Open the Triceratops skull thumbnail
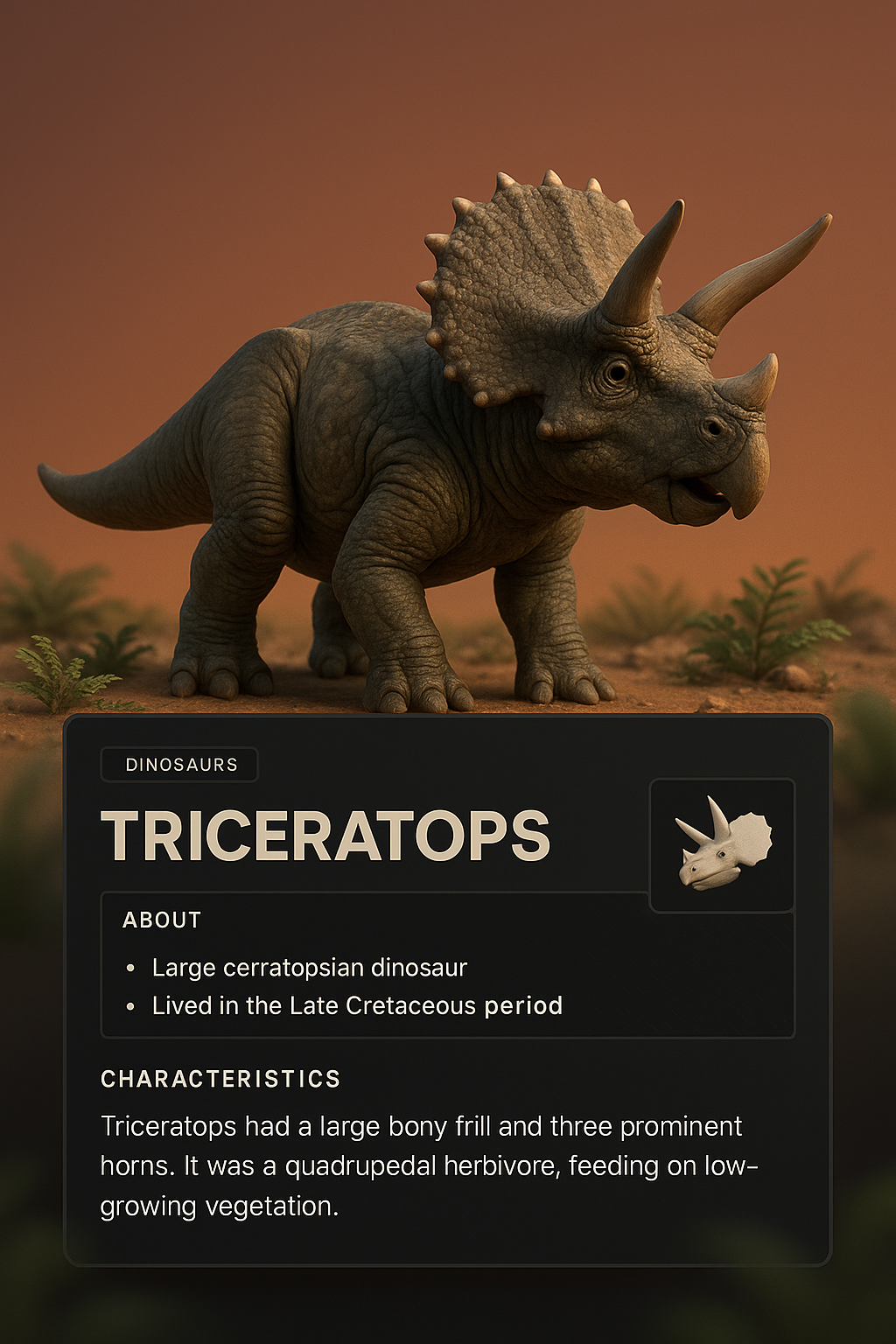Viewport: 896px width, 1344px height. pyautogui.click(x=722, y=845)
